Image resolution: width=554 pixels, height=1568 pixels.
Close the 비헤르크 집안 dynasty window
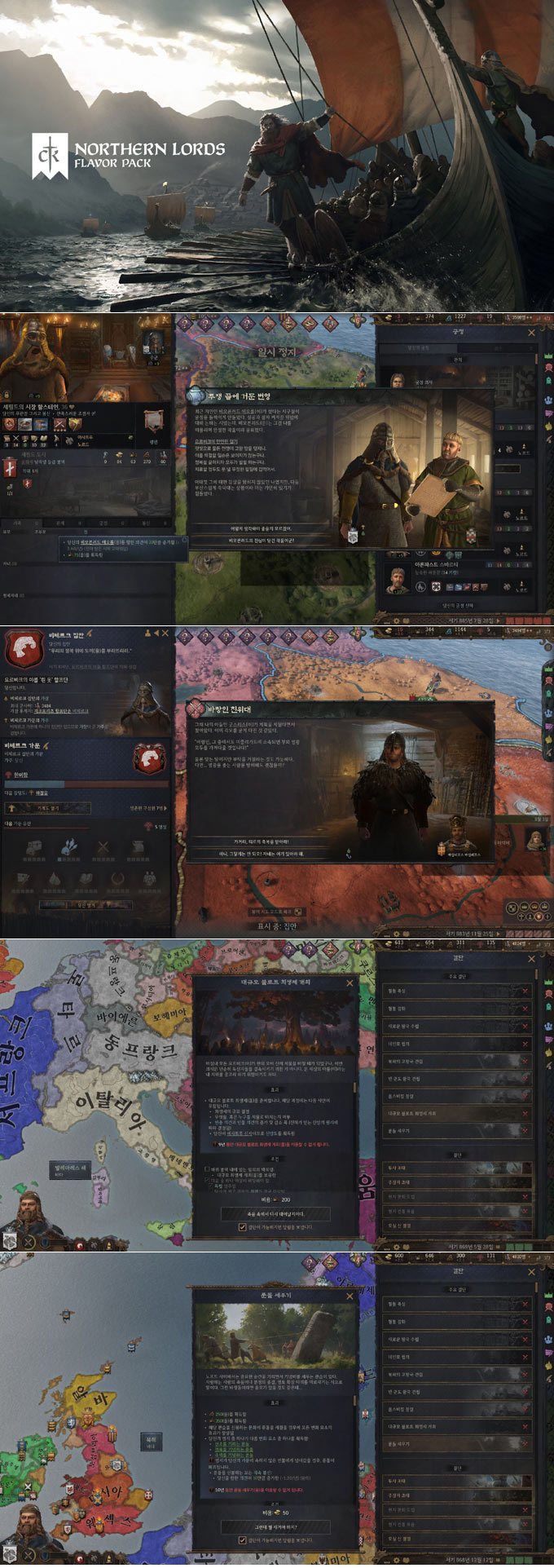pos(165,633)
